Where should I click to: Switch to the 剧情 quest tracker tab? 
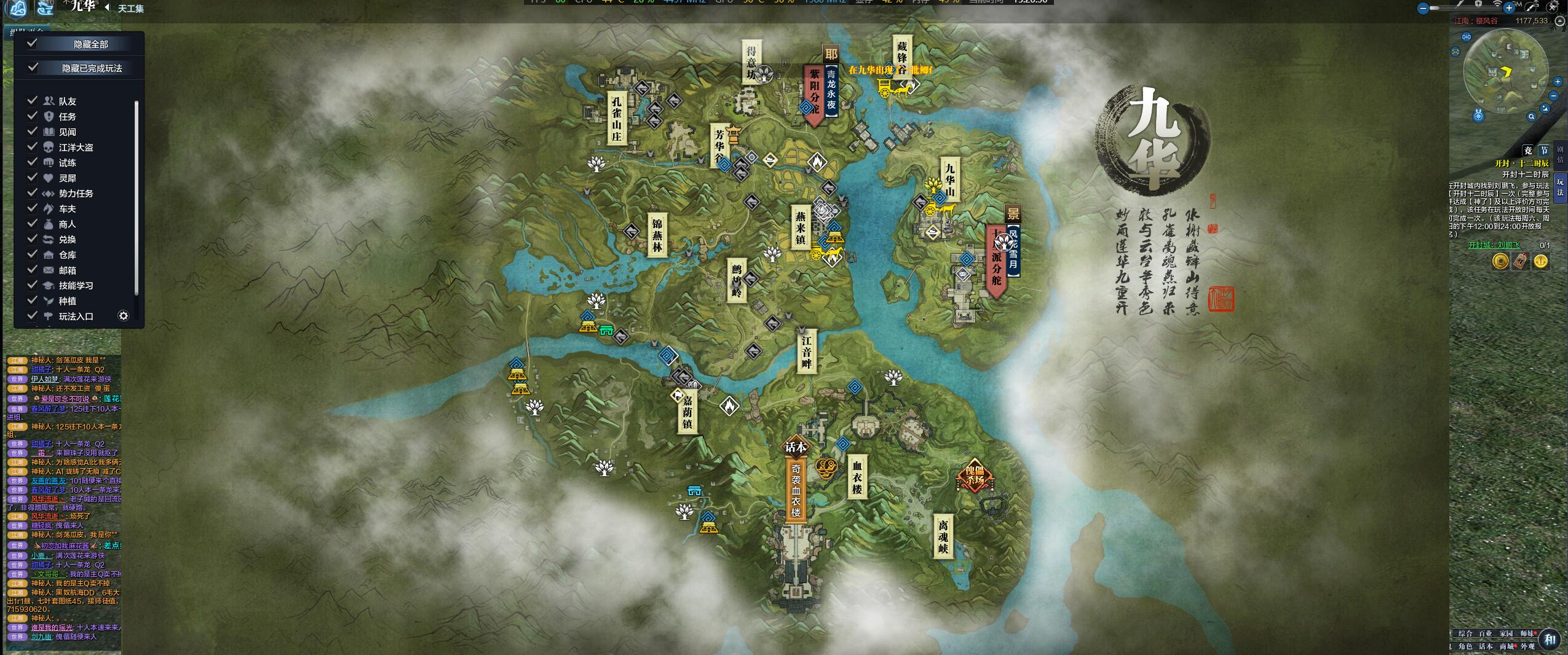click(1561, 155)
